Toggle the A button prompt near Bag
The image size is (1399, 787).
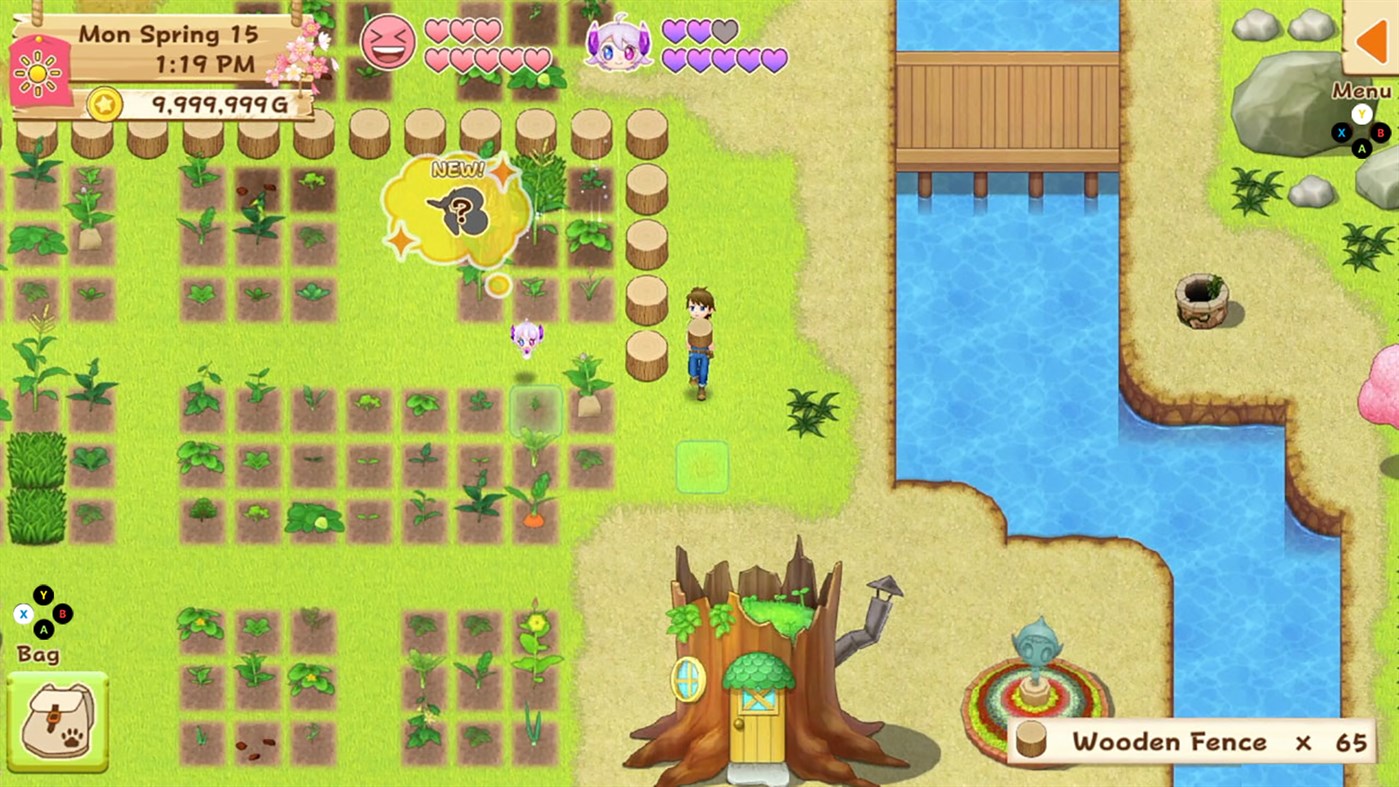pyautogui.click(x=43, y=629)
